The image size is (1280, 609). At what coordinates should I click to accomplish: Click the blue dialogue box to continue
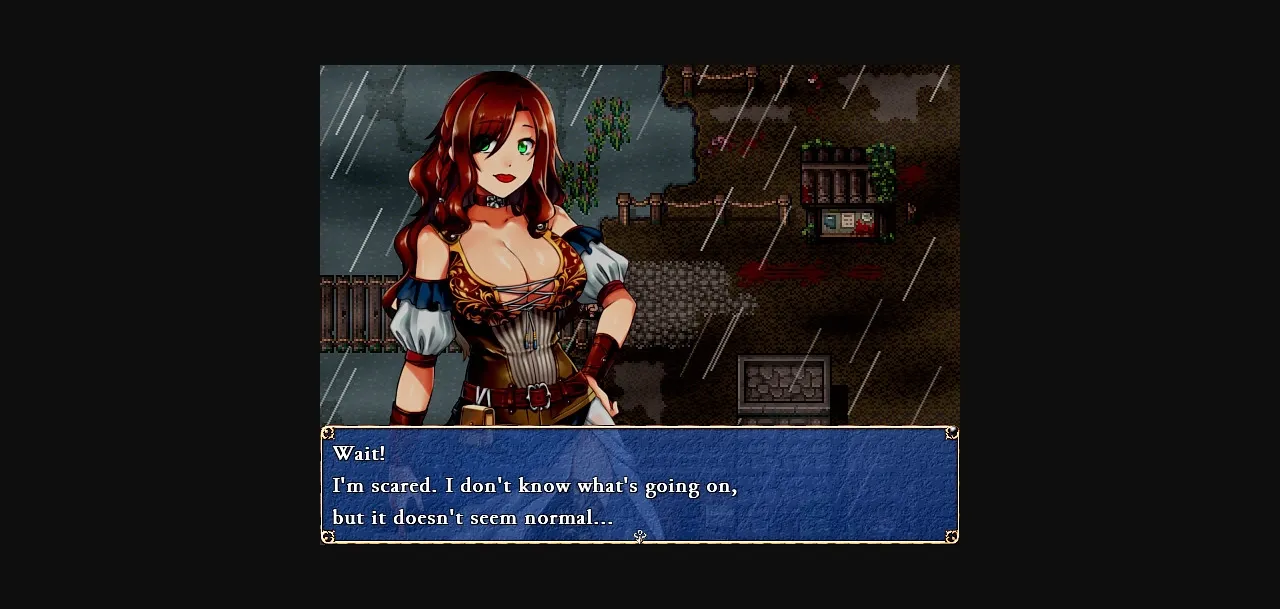(x=639, y=485)
